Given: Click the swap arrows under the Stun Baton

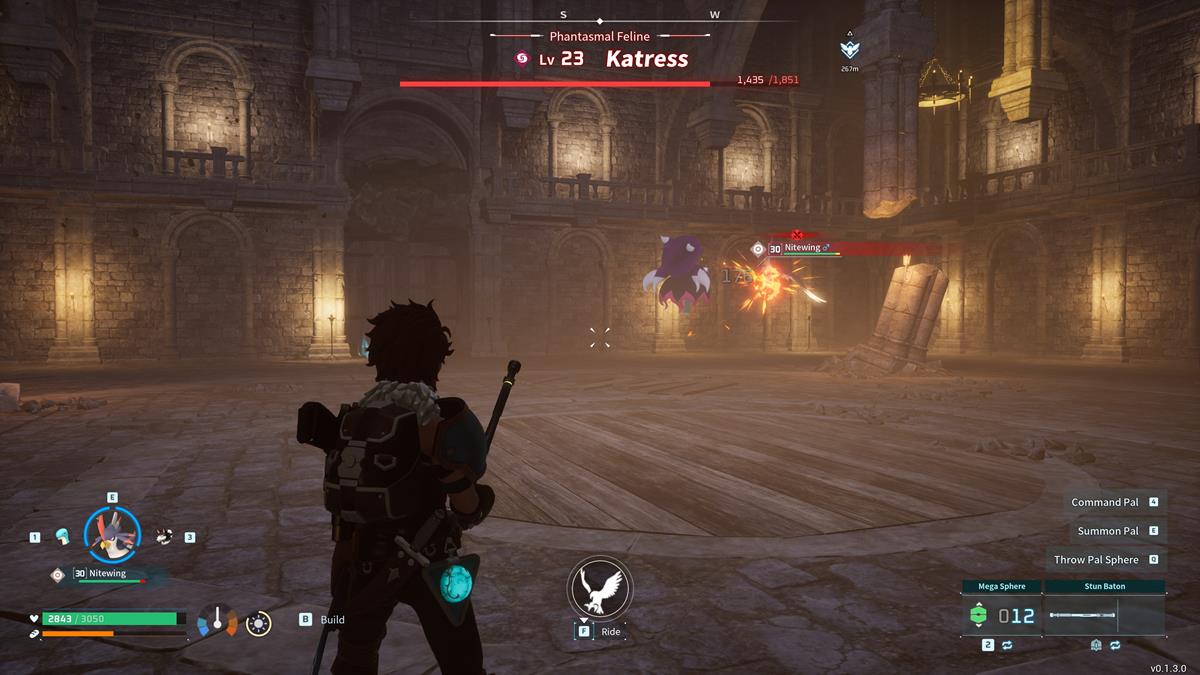Looking at the screenshot, I should tap(1115, 646).
